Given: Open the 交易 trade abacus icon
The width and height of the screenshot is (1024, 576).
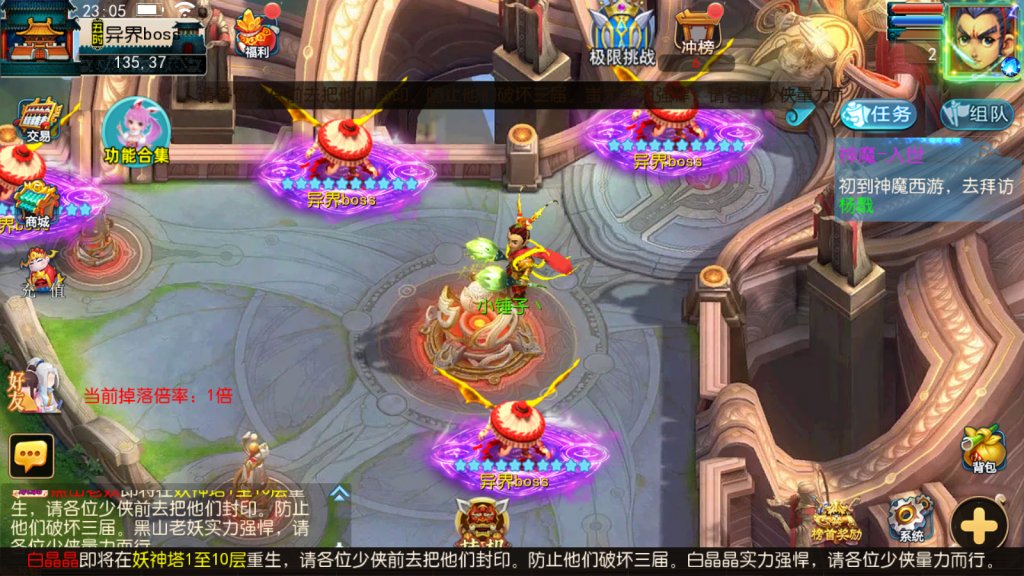Looking at the screenshot, I should [39, 119].
